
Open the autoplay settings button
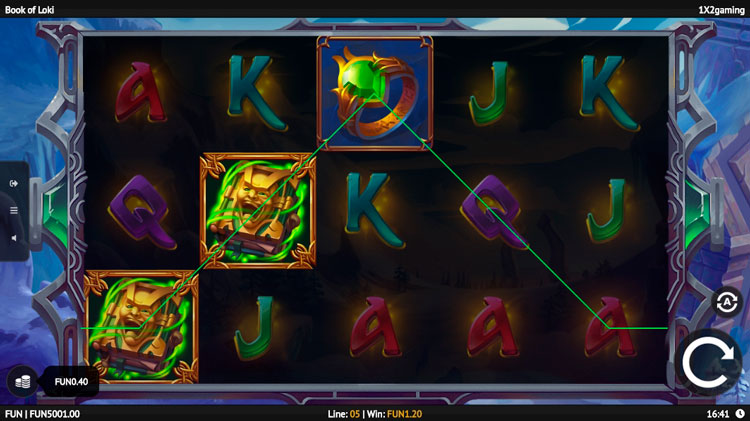tap(726, 302)
